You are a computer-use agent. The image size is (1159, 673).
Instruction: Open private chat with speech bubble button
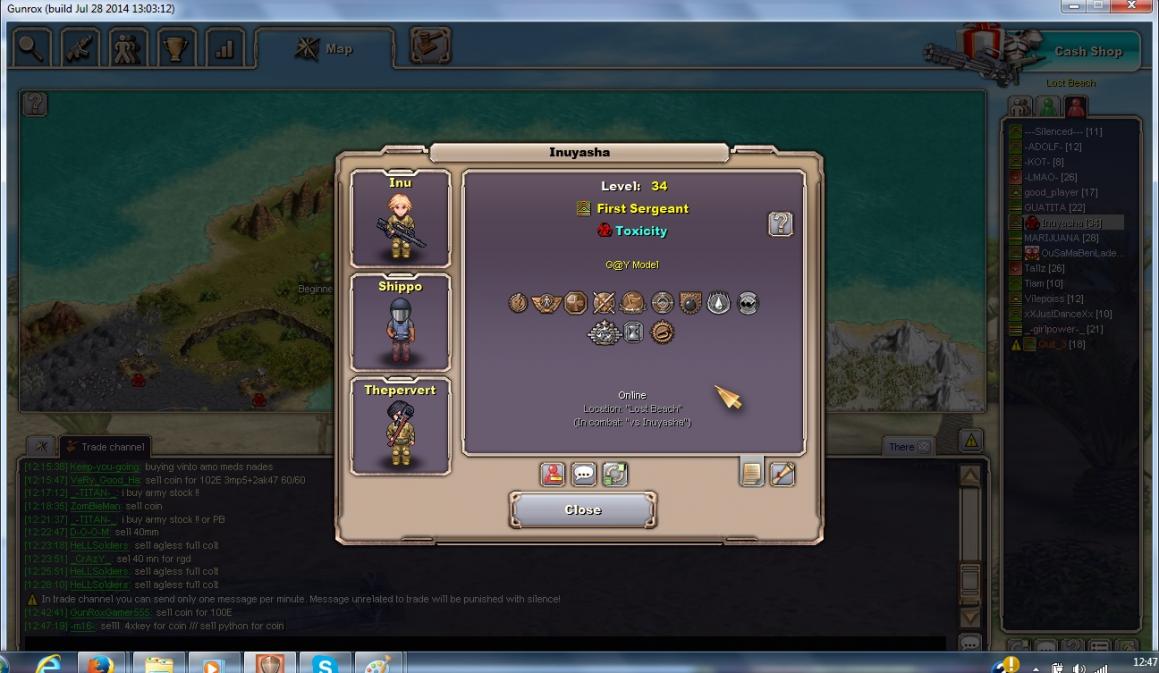click(583, 474)
